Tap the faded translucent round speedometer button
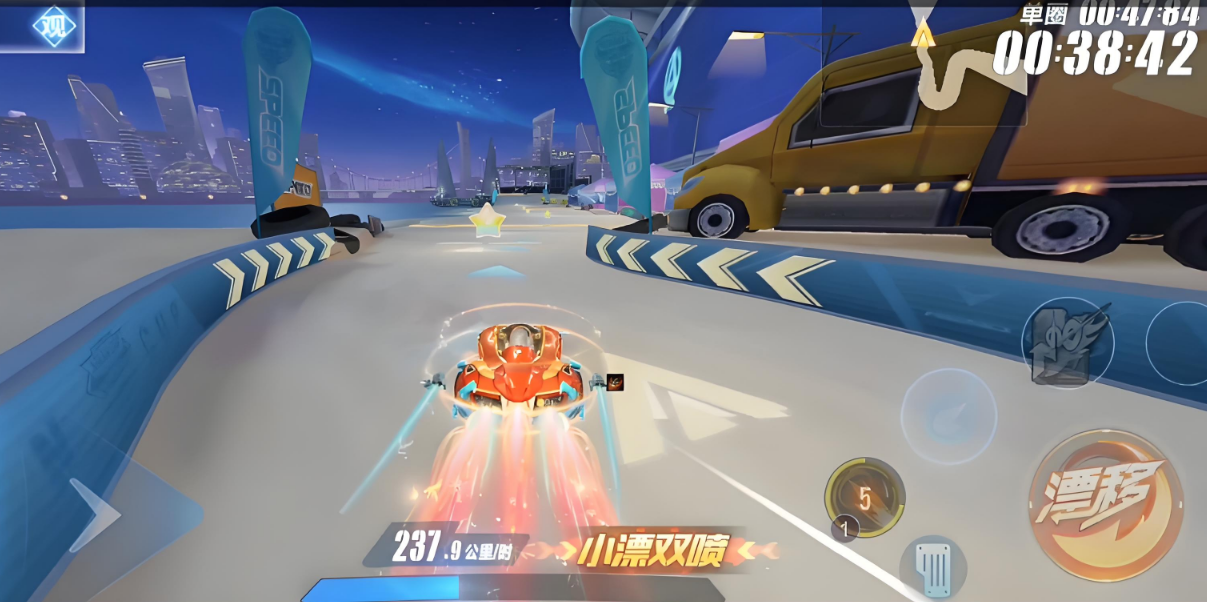 click(948, 416)
